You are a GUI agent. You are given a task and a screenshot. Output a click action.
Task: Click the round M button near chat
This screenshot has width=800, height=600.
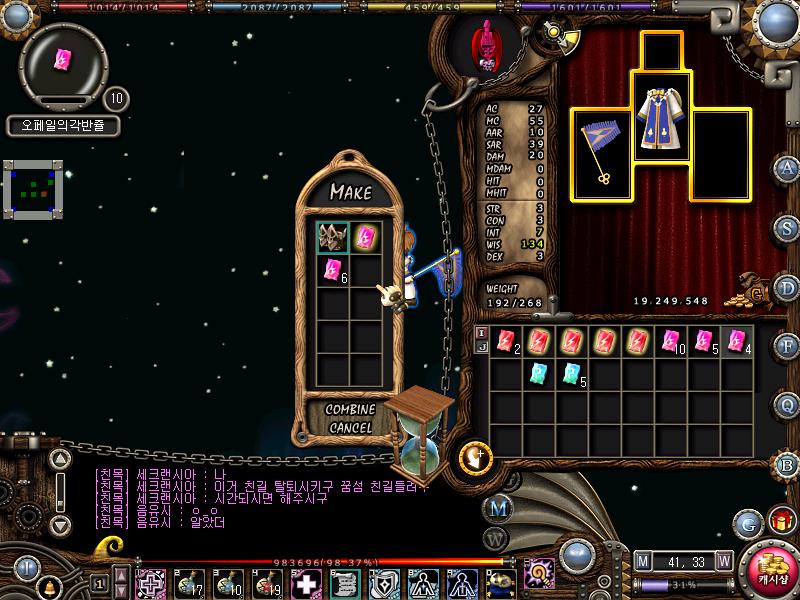tap(497, 507)
